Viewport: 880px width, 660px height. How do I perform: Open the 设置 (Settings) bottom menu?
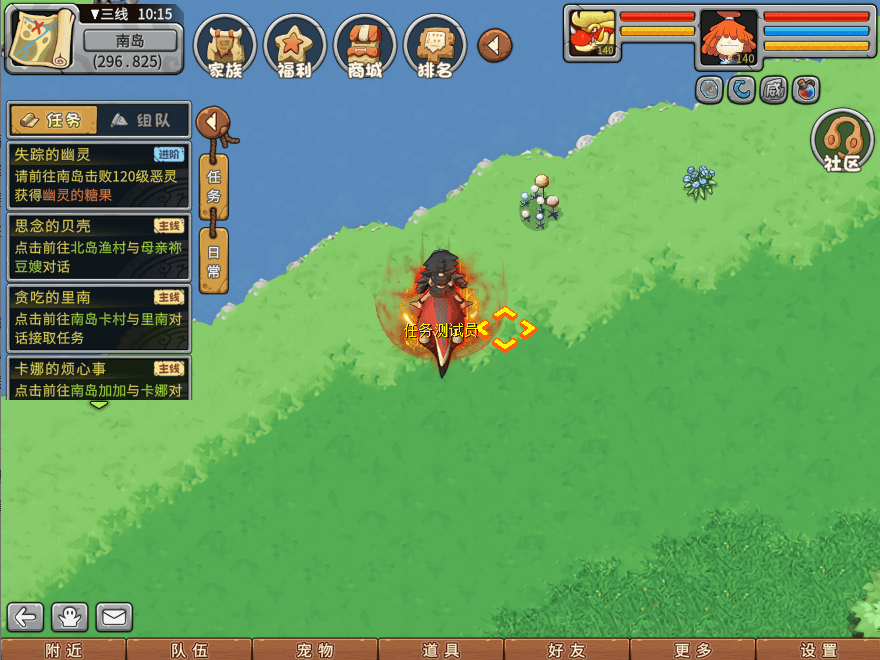coord(819,650)
